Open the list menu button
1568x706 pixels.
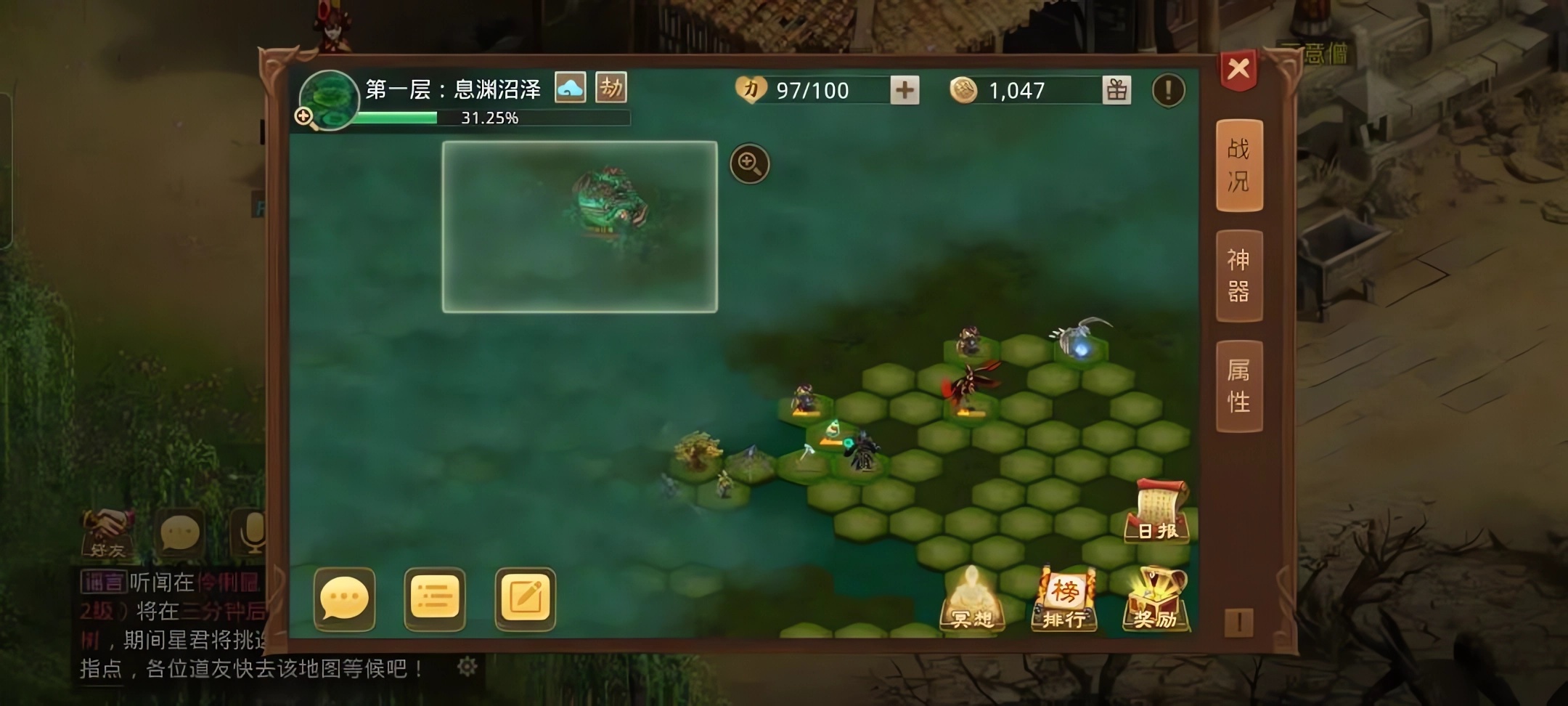(x=435, y=599)
